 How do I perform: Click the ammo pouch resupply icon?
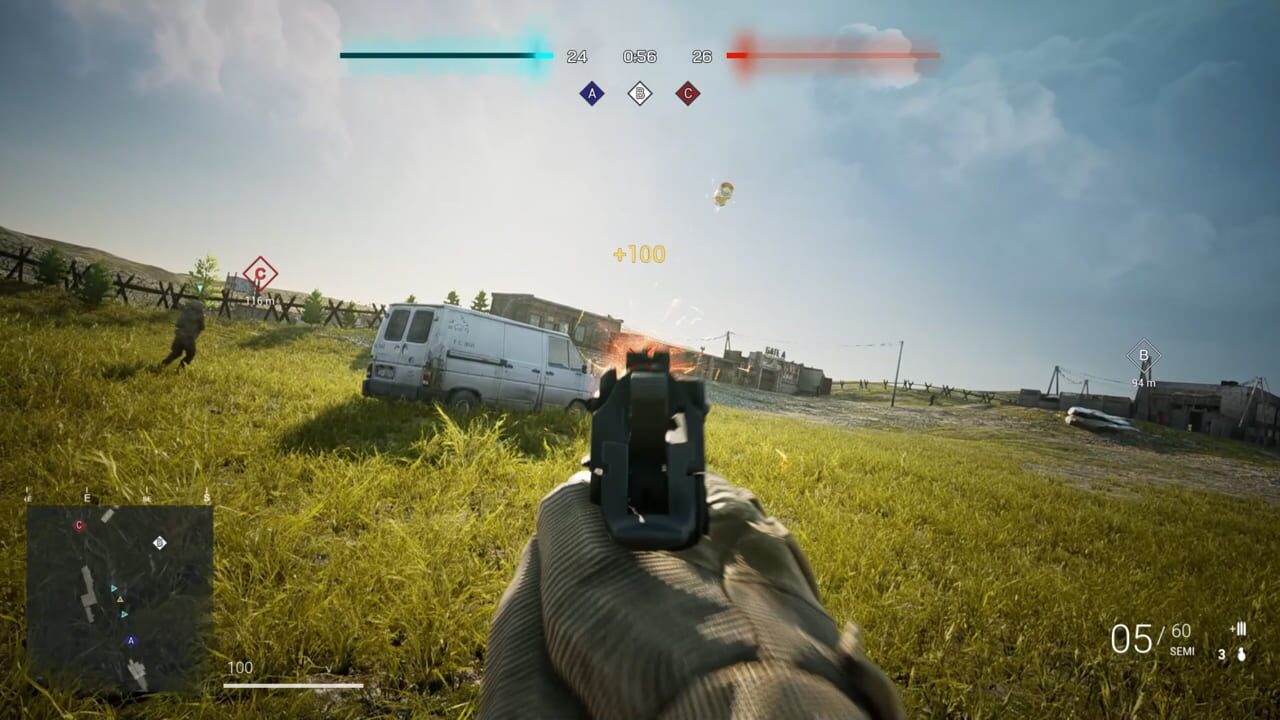pos(1238,630)
